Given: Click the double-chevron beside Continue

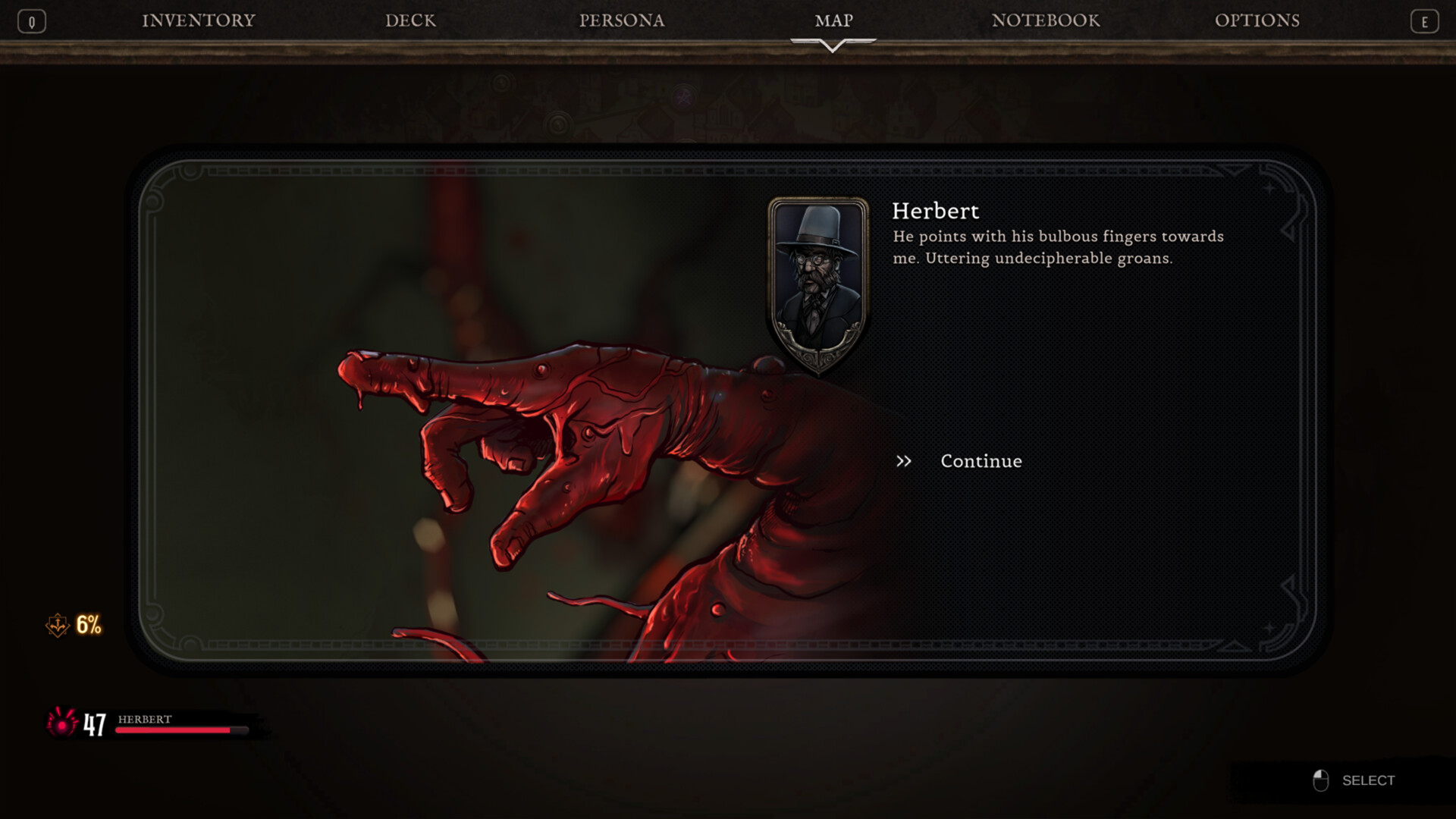Looking at the screenshot, I should pyautogui.click(x=904, y=461).
